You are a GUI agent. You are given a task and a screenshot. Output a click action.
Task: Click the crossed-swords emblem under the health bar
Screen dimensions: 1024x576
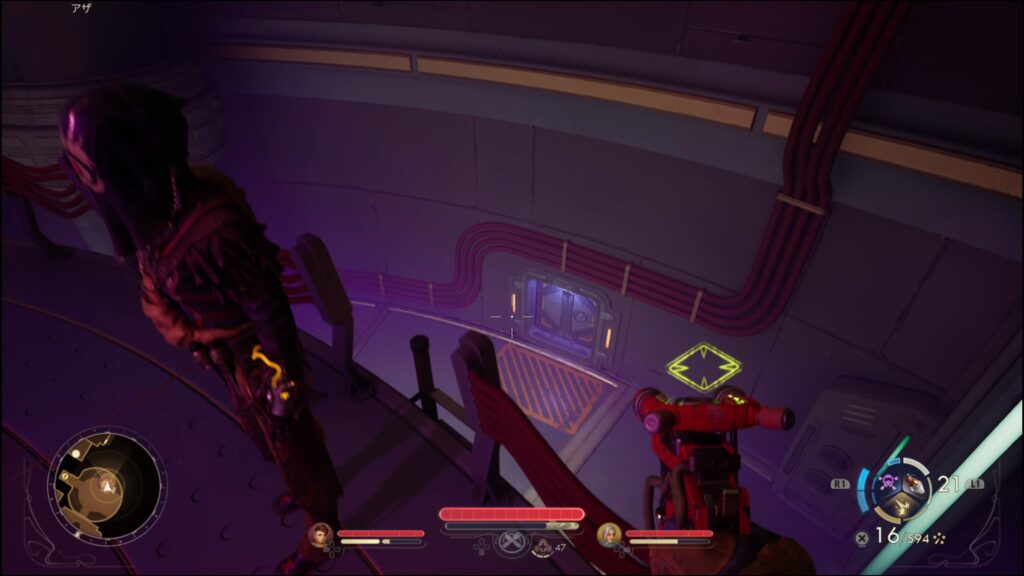pyautogui.click(x=511, y=540)
